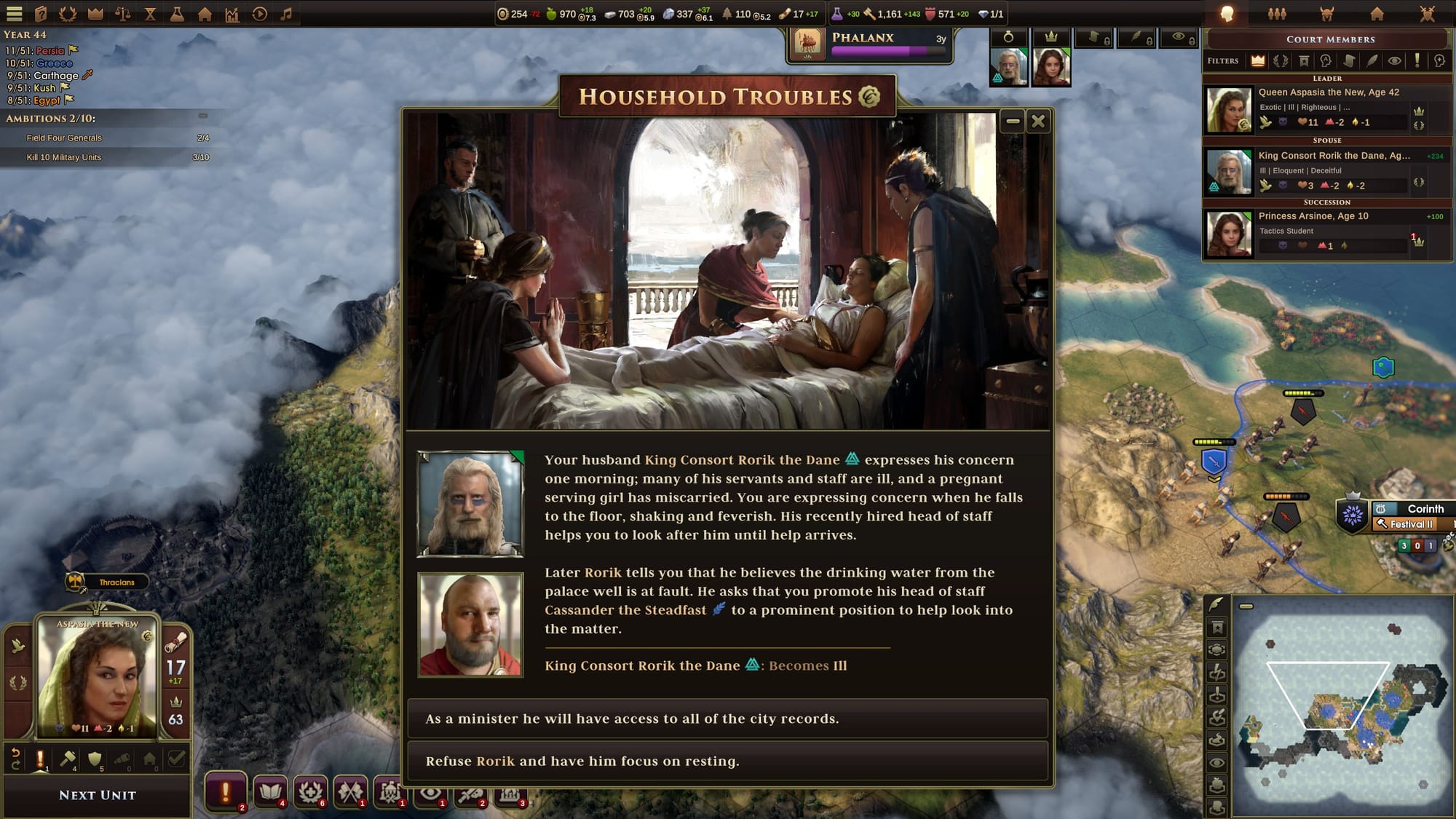Select the Next Unit button

[98, 796]
